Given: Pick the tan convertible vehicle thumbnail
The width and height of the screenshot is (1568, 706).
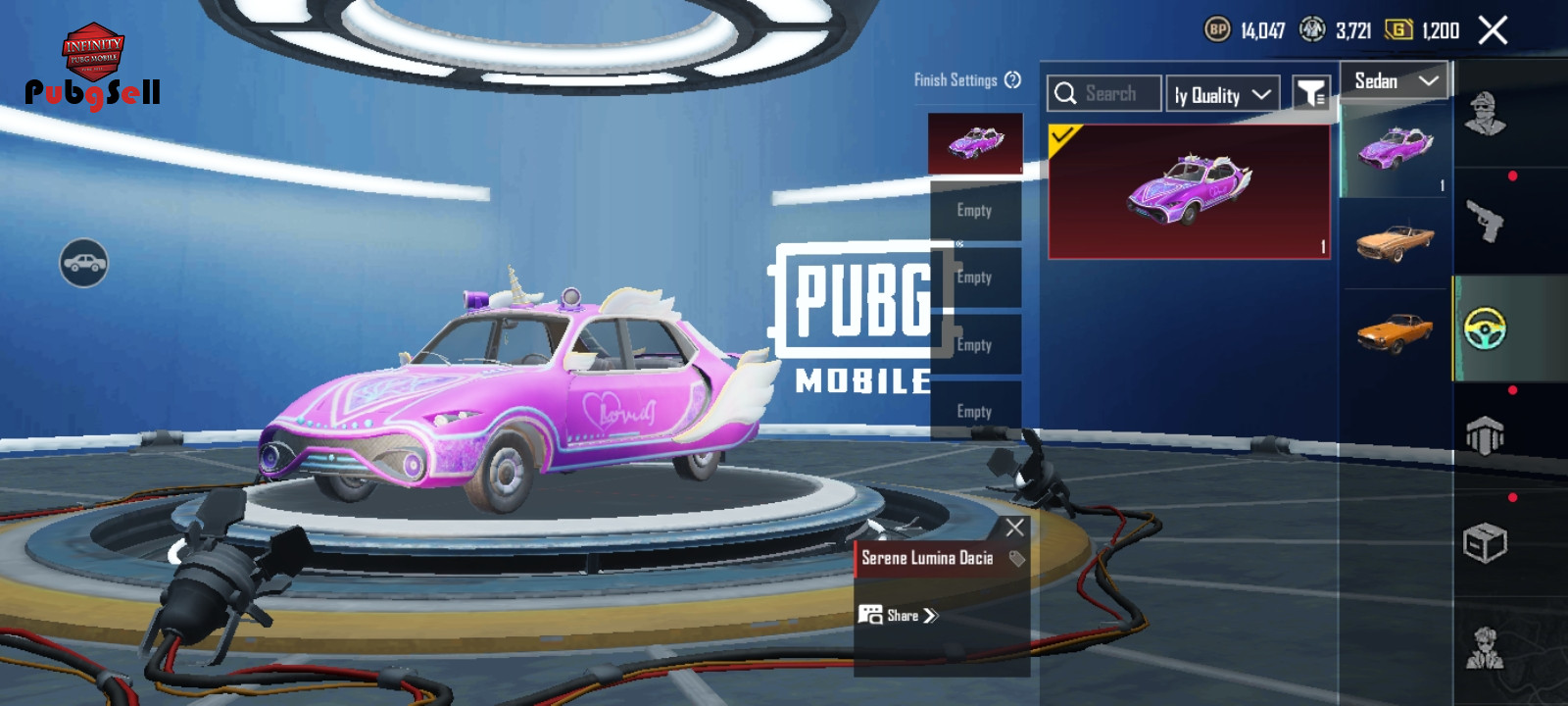Looking at the screenshot, I should [1395, 241].
